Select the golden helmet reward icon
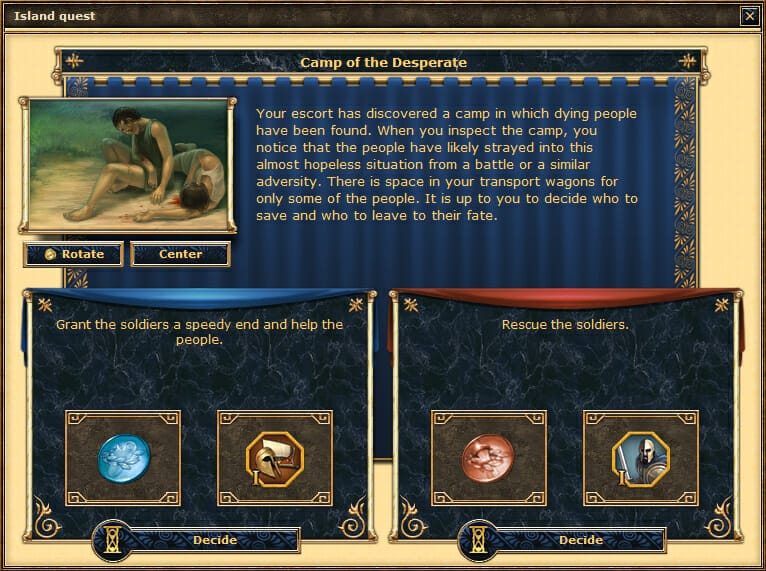This screenshot has width=766, height=571. (274, 458)
